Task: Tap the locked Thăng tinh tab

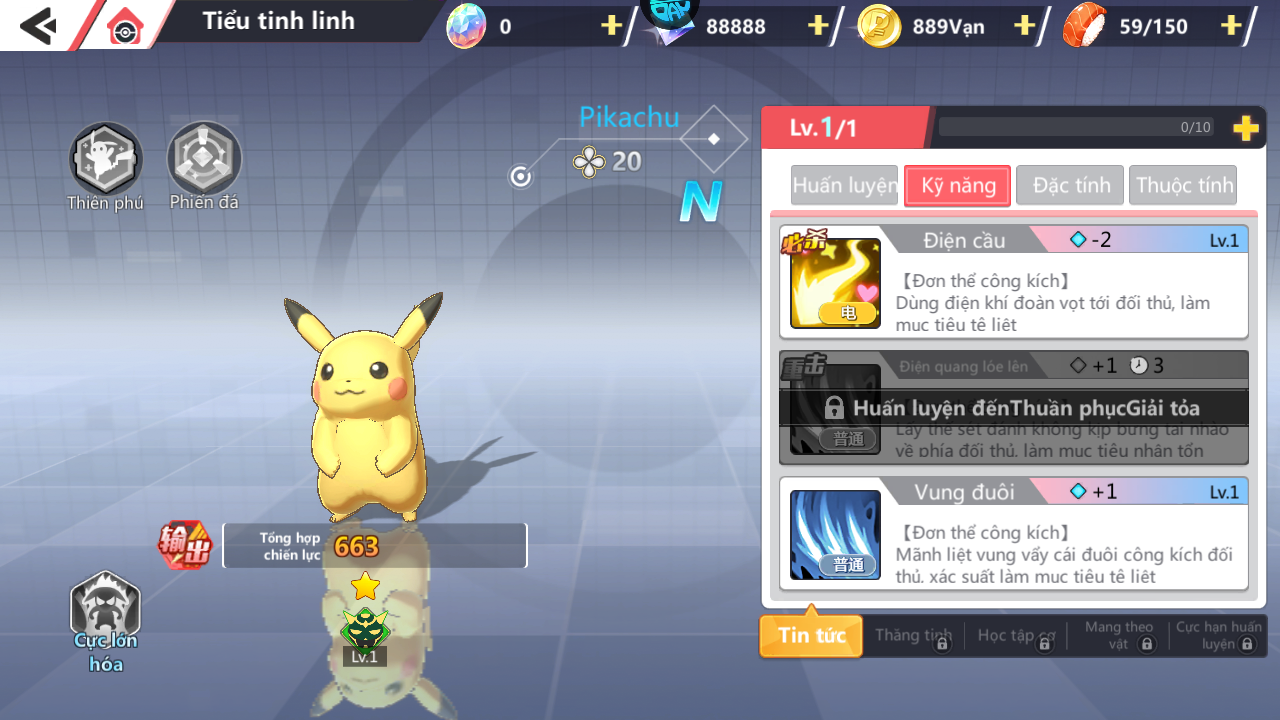Action: point(913,636)
